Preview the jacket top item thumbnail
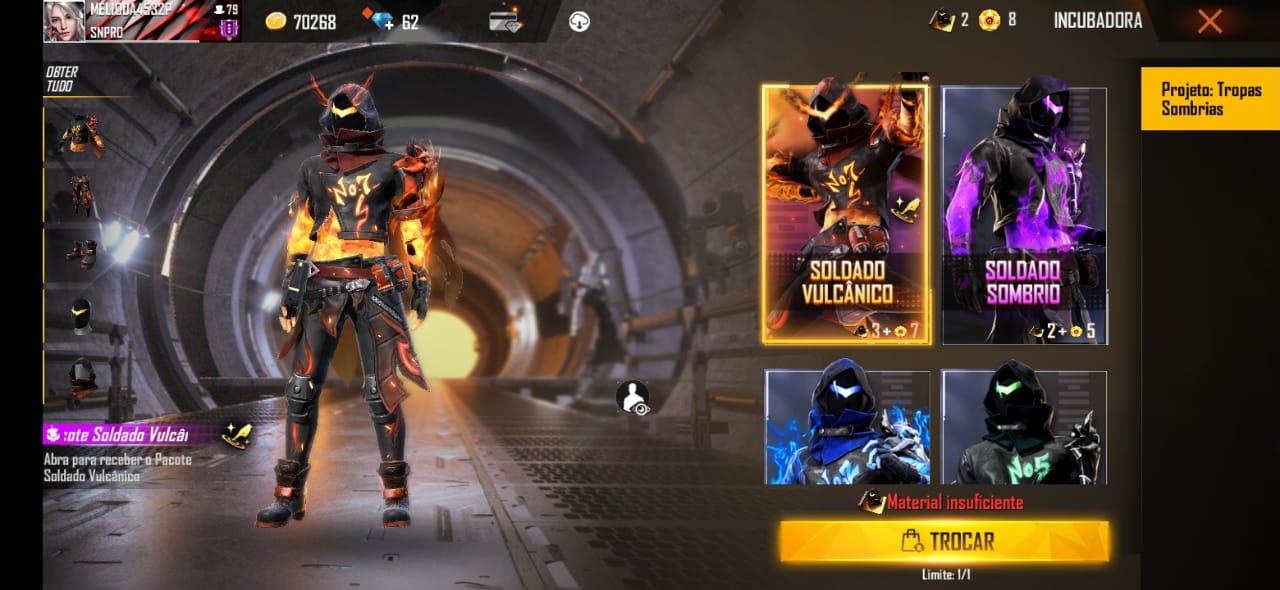 82,133
